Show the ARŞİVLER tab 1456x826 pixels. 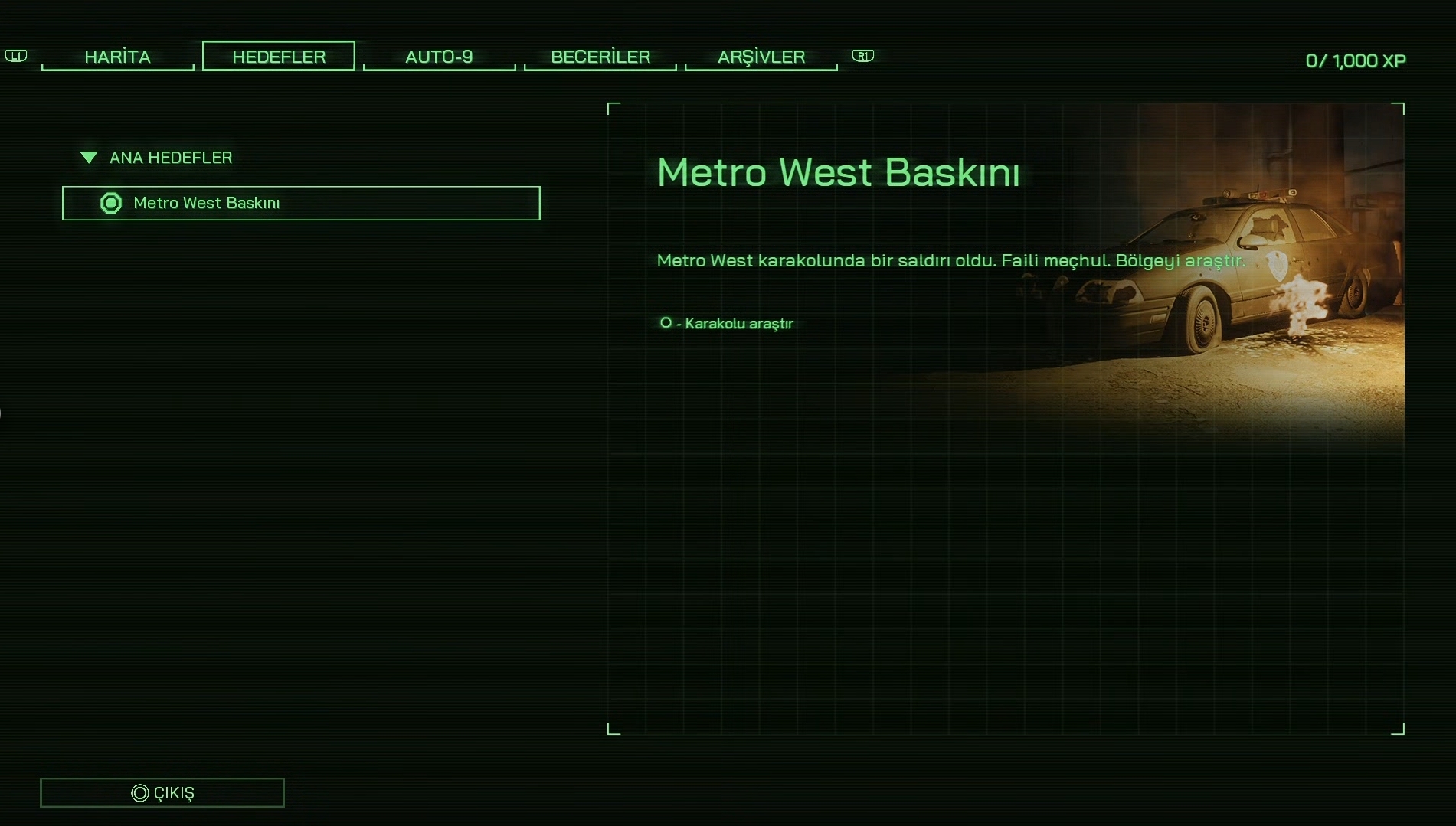click(x=761, y=57)
